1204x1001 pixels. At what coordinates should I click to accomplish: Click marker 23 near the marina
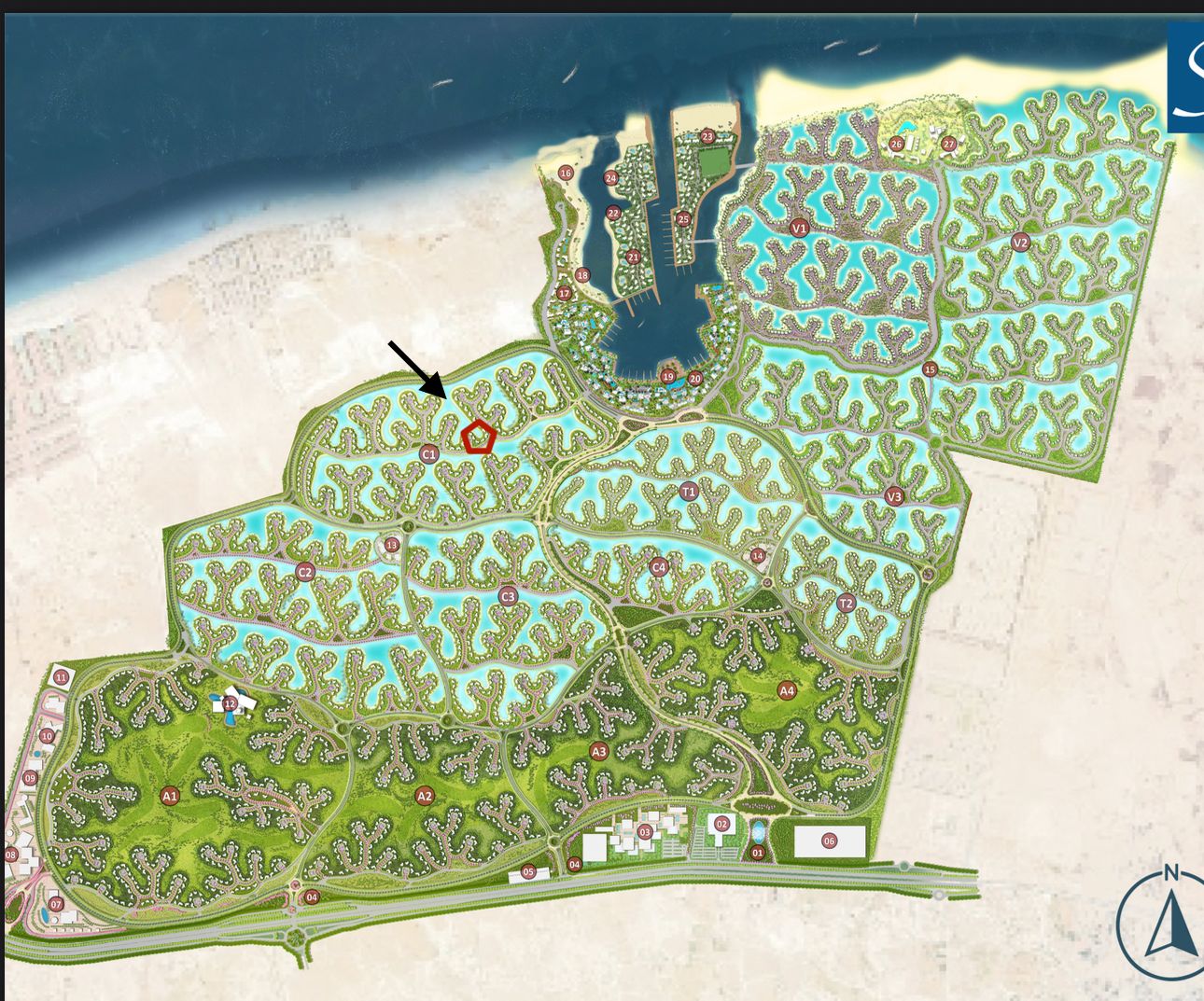tap(707, 136)
